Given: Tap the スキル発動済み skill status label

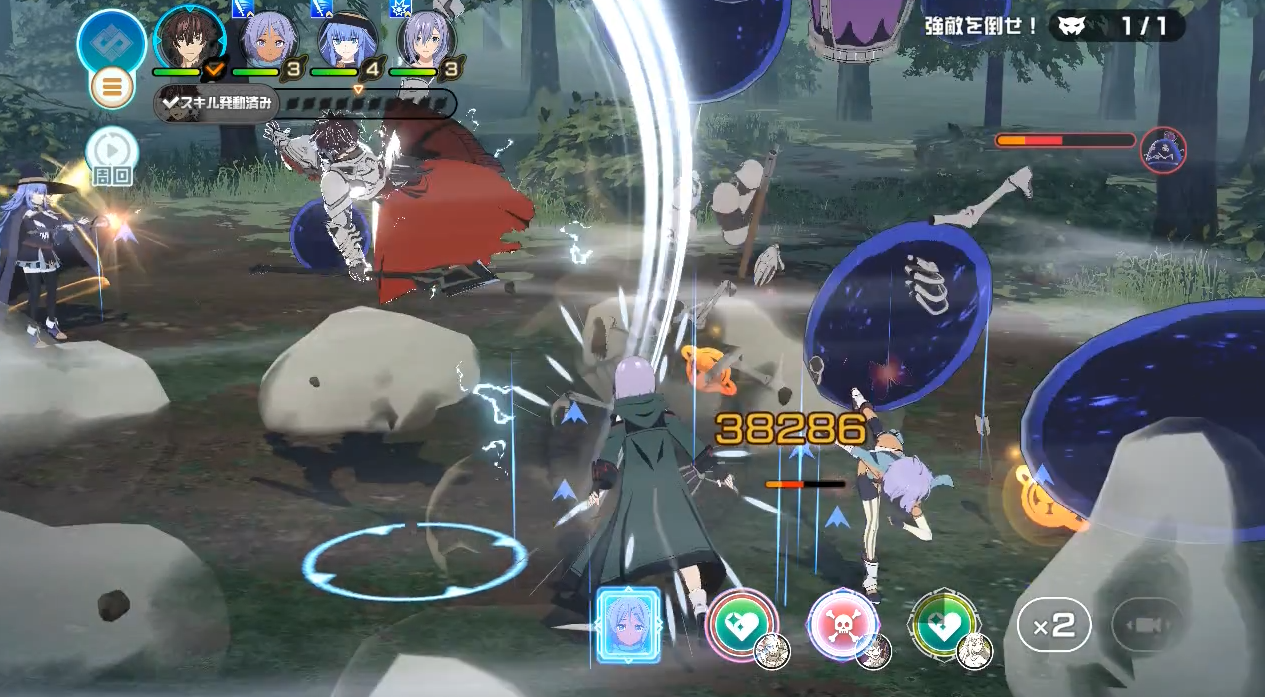Looking at the screenshot, I should pyautogui.click(x=217, y=104).
